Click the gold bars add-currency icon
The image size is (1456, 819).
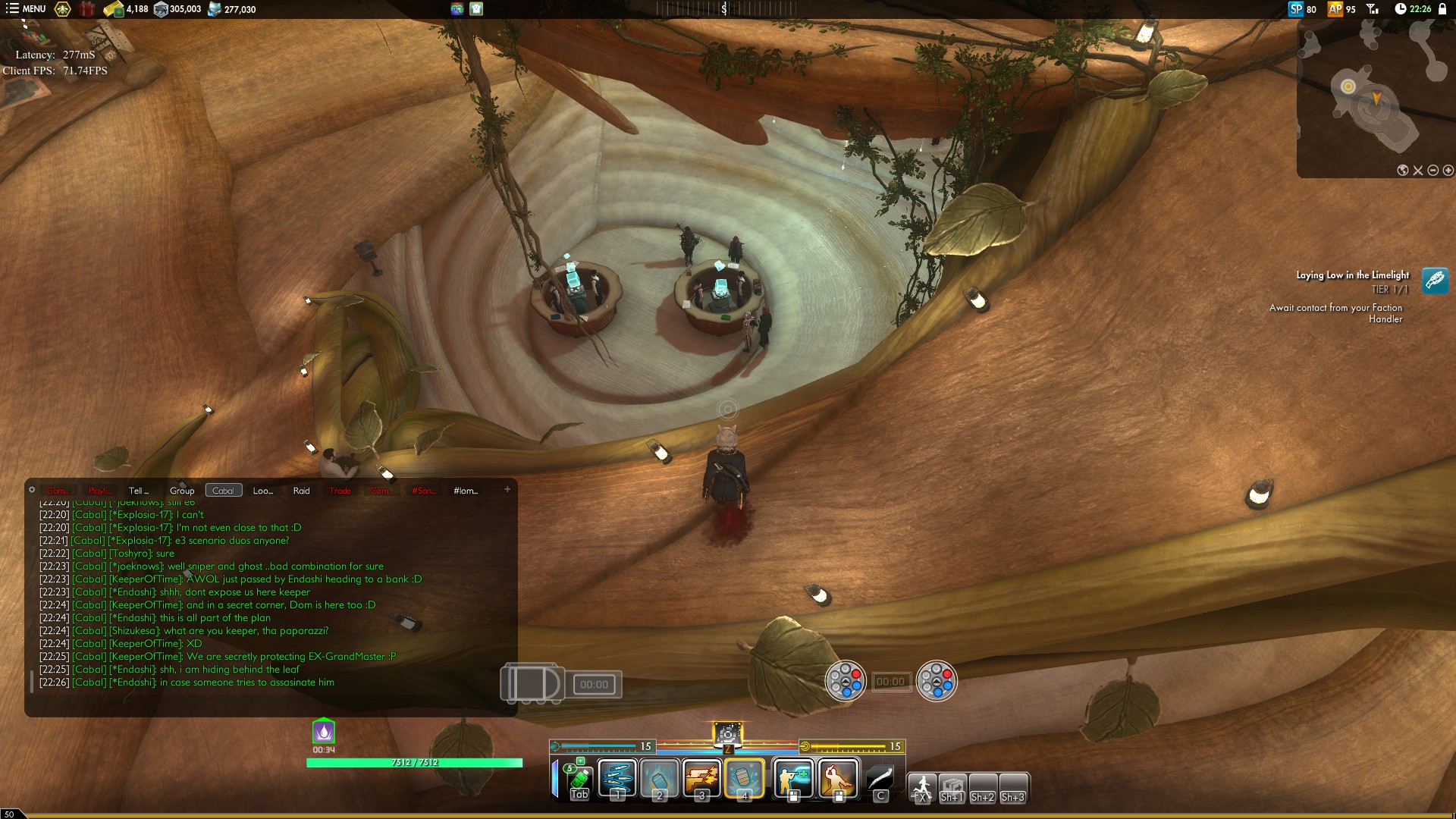pyautogui.click(x=114, y=9)
